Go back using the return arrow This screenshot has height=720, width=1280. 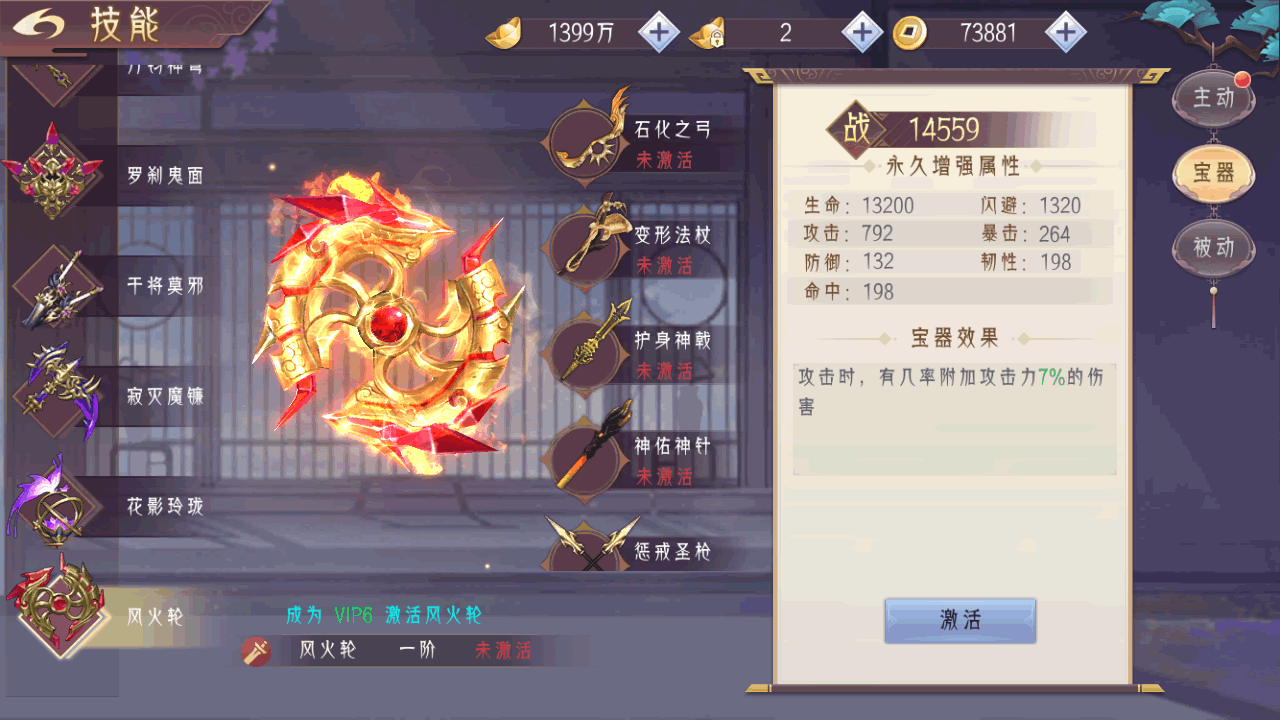click(40, 24)
